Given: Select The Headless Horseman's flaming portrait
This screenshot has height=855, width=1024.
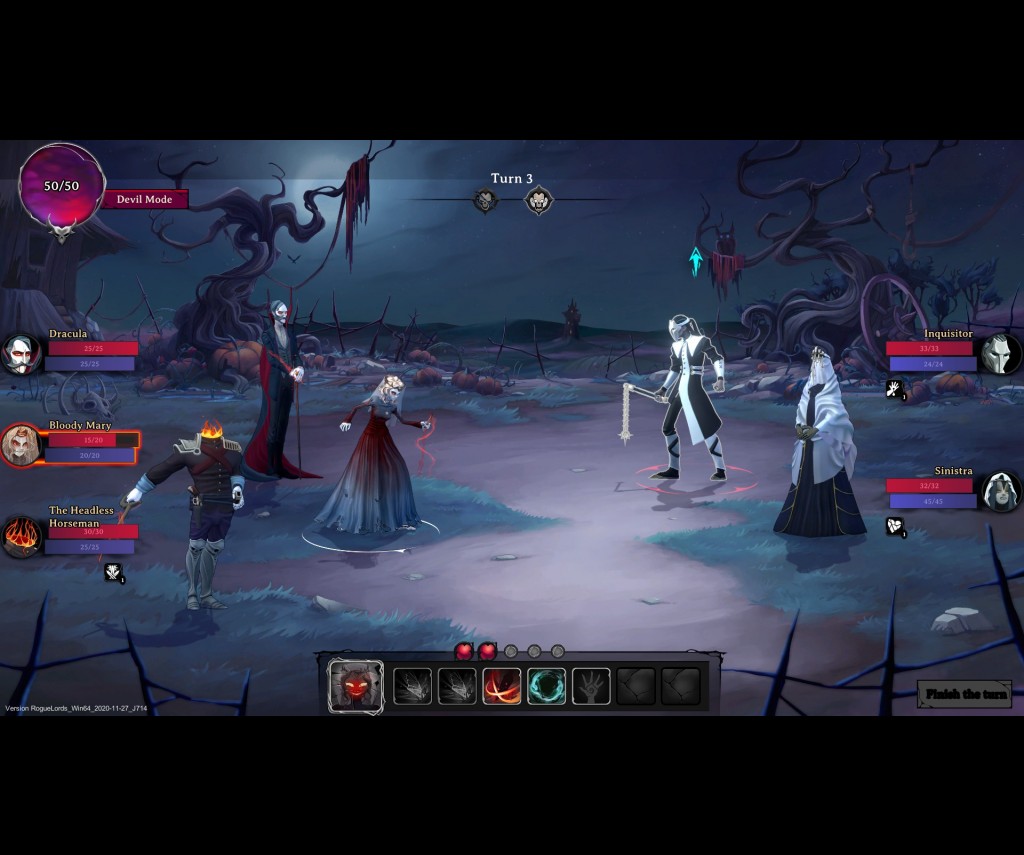Looking at the screenshot, I should click(21, 537).
